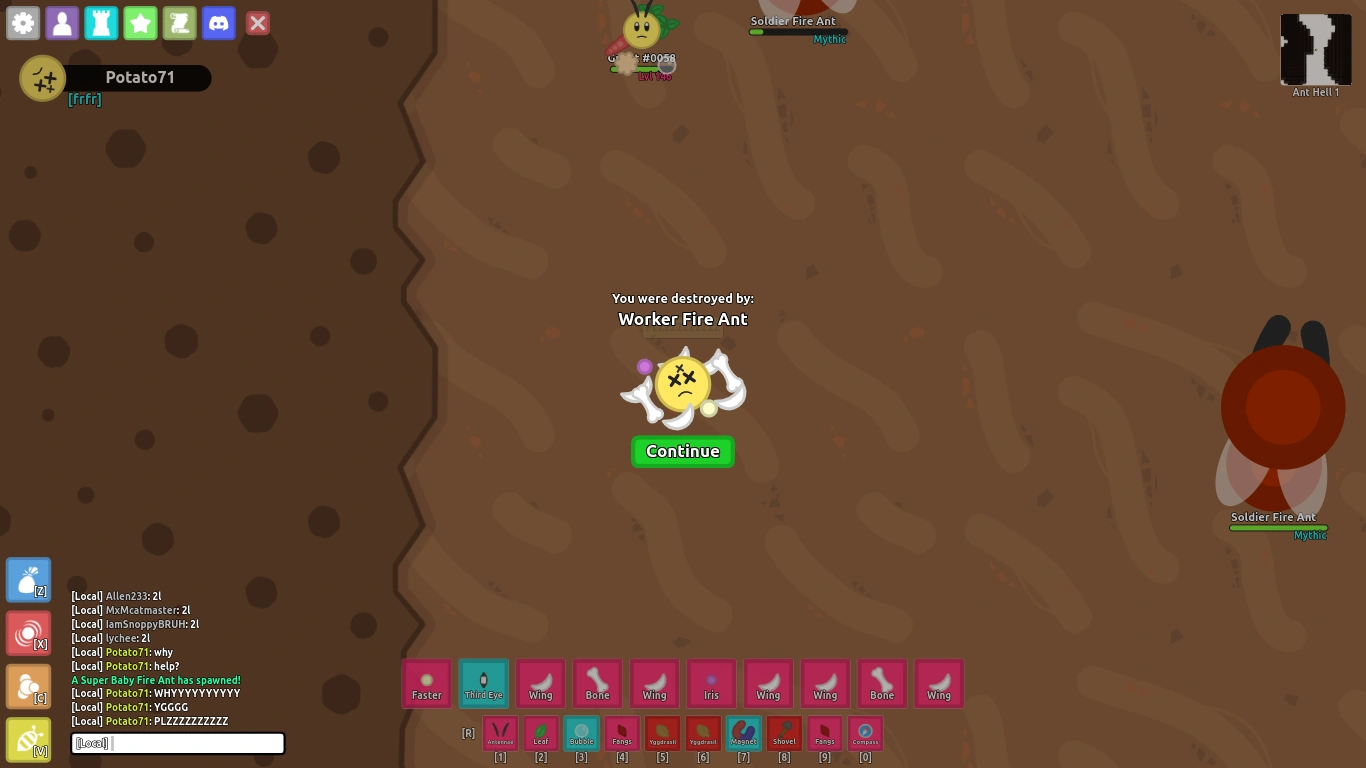Click the [frfr] clan tag
Viewport: 1366px width, 768px height.
(85, 99)
